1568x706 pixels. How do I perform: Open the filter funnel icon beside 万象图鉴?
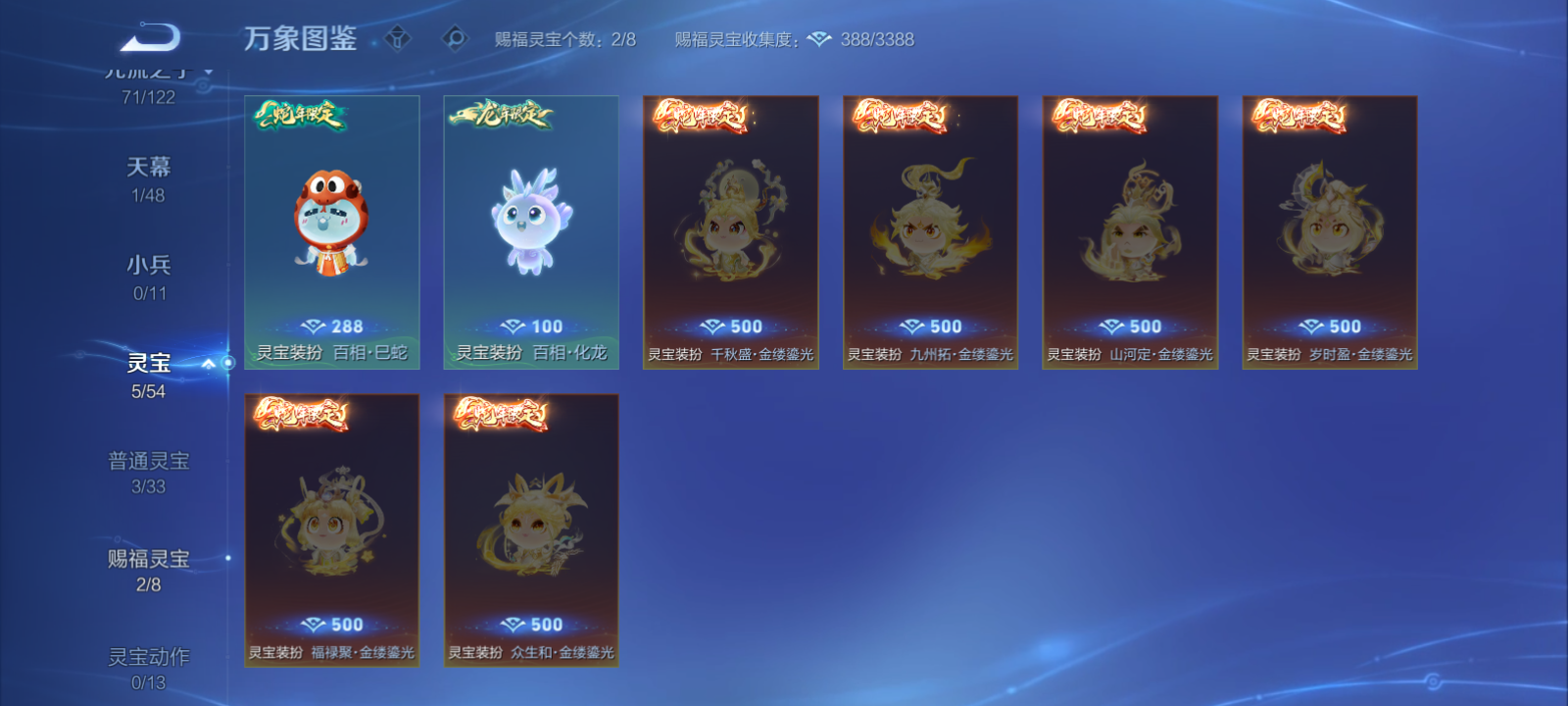pos(397,35)
